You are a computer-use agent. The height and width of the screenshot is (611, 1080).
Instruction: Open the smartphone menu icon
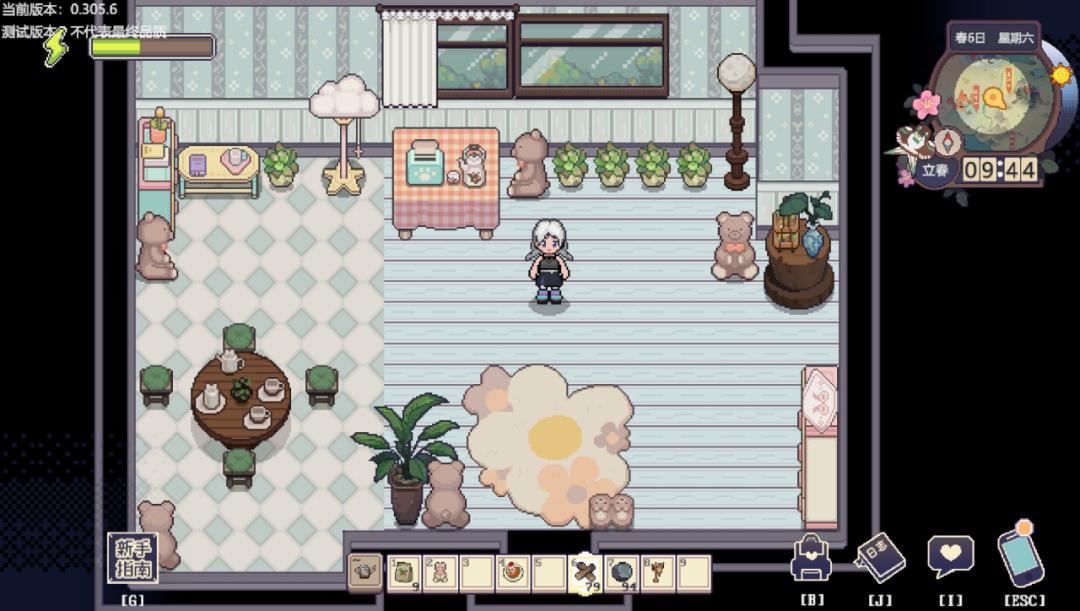(1020, 555)
